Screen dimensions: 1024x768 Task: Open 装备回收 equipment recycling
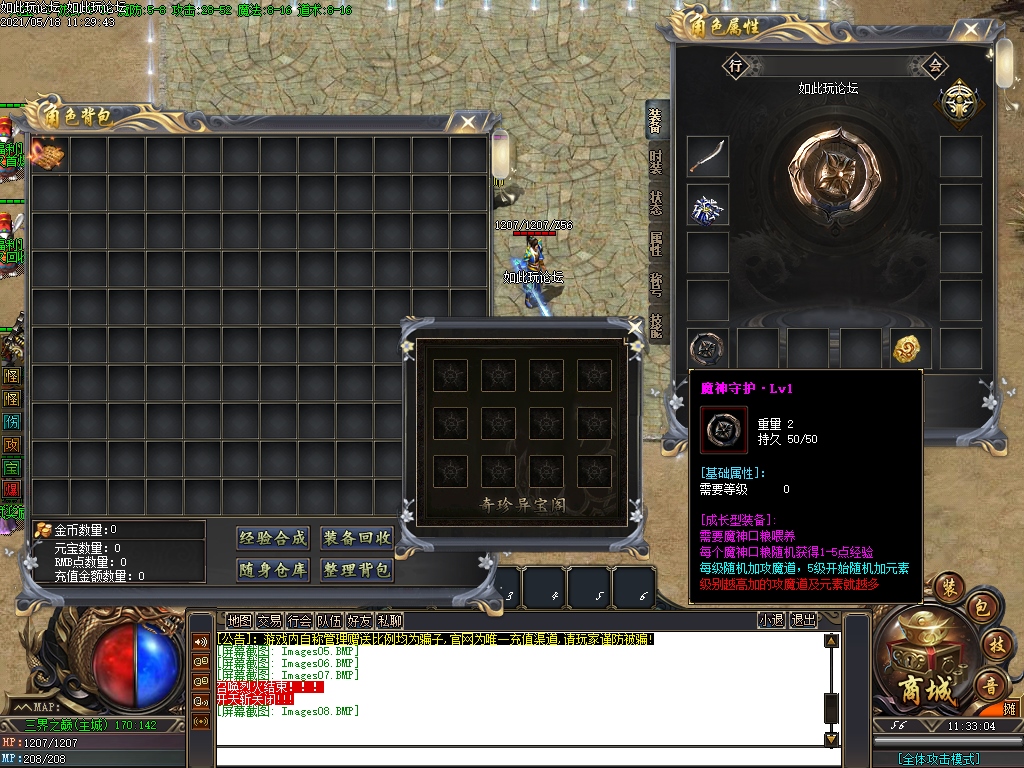click(x=357, y=538)
